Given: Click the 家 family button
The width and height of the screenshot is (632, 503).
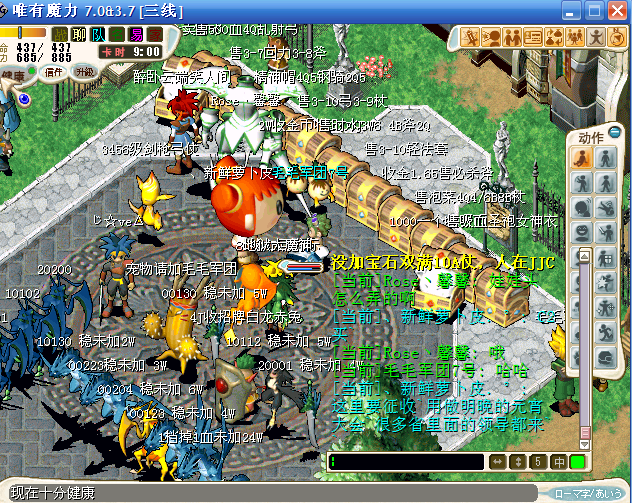Looking at the screenshot, I should click(x=155, y=33).
